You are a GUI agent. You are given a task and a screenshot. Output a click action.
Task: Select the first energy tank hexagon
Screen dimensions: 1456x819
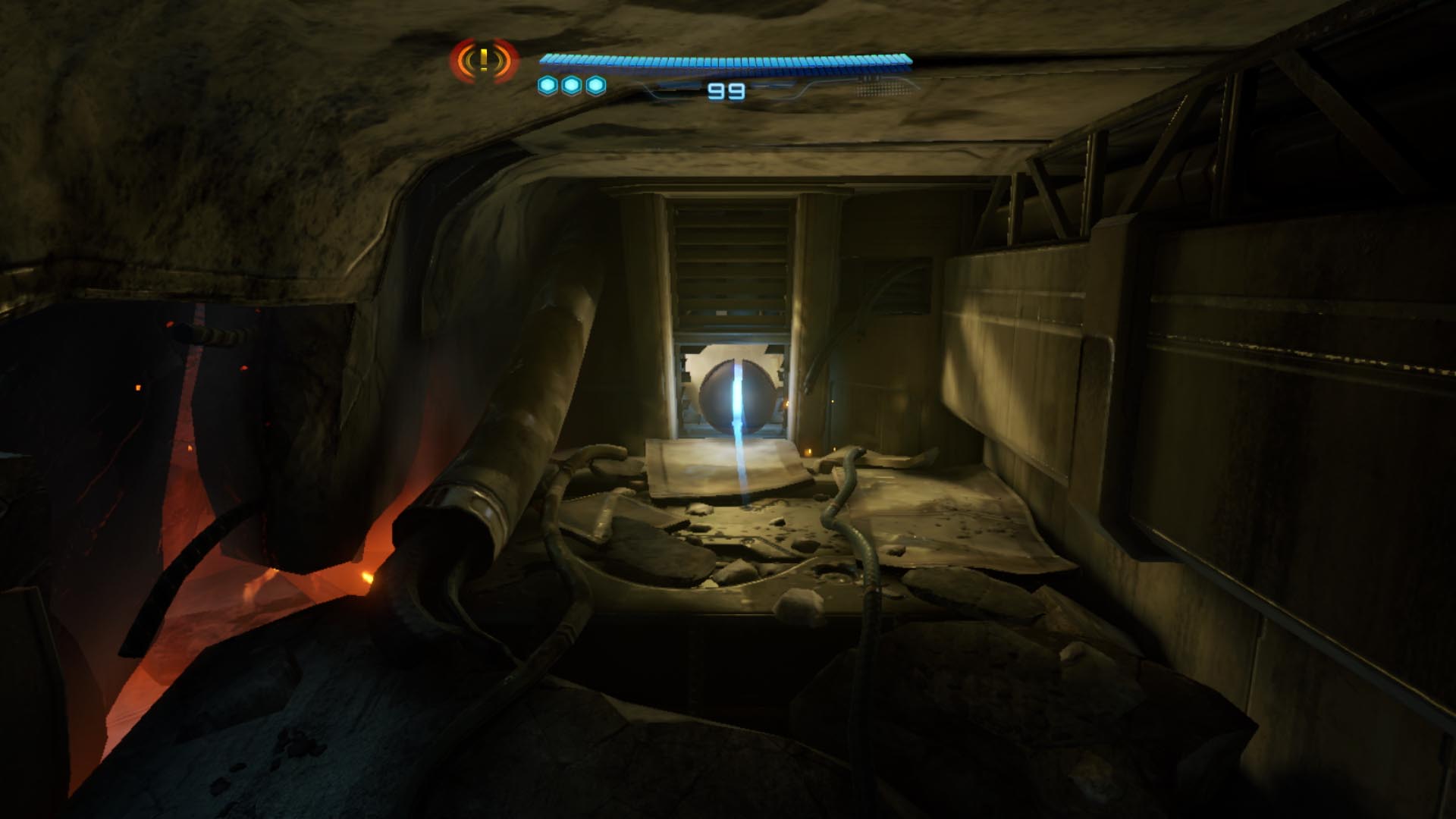548,86
